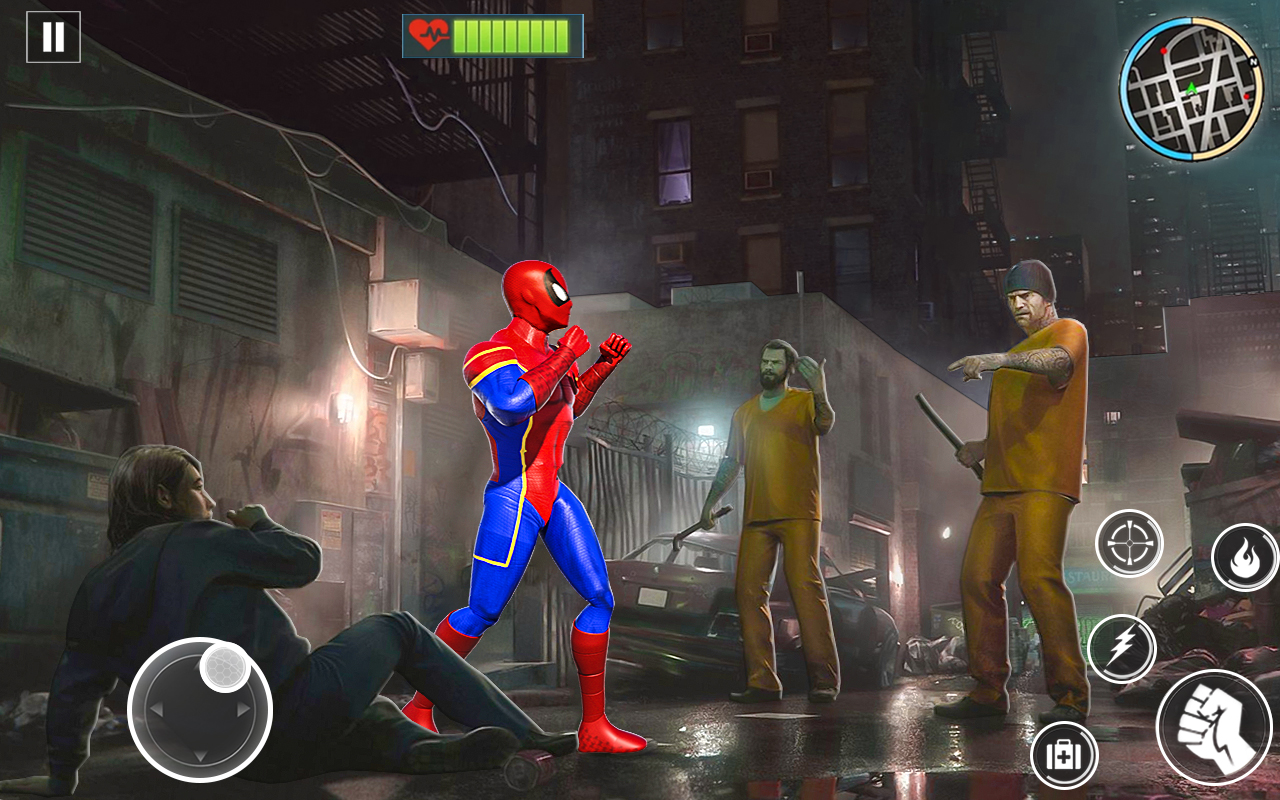Click the green health bar segments
1280x800 pixels.
pyautogui.click(x=510, y=33)
